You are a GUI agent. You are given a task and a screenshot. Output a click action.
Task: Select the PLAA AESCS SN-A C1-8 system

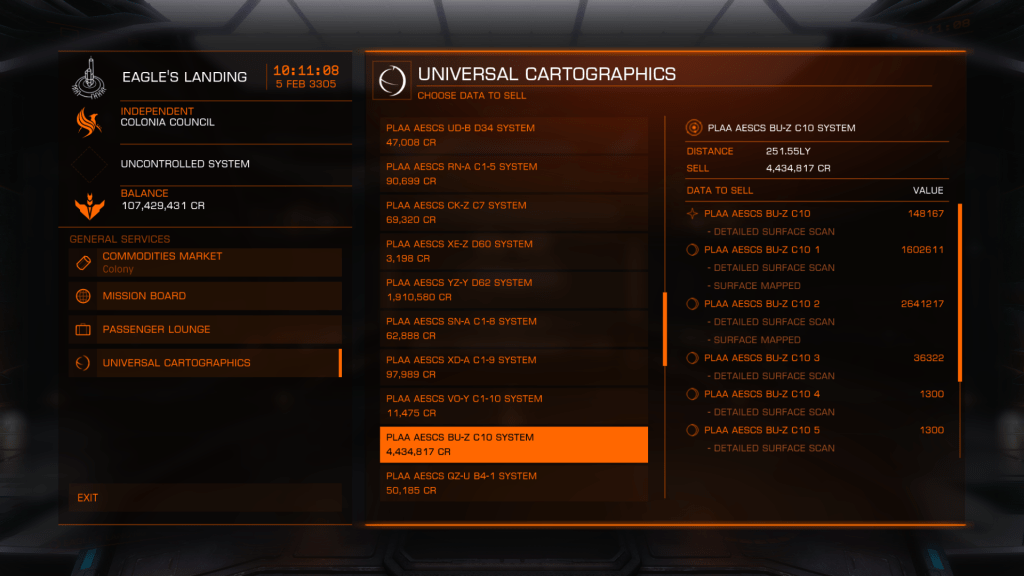(513, 328)
